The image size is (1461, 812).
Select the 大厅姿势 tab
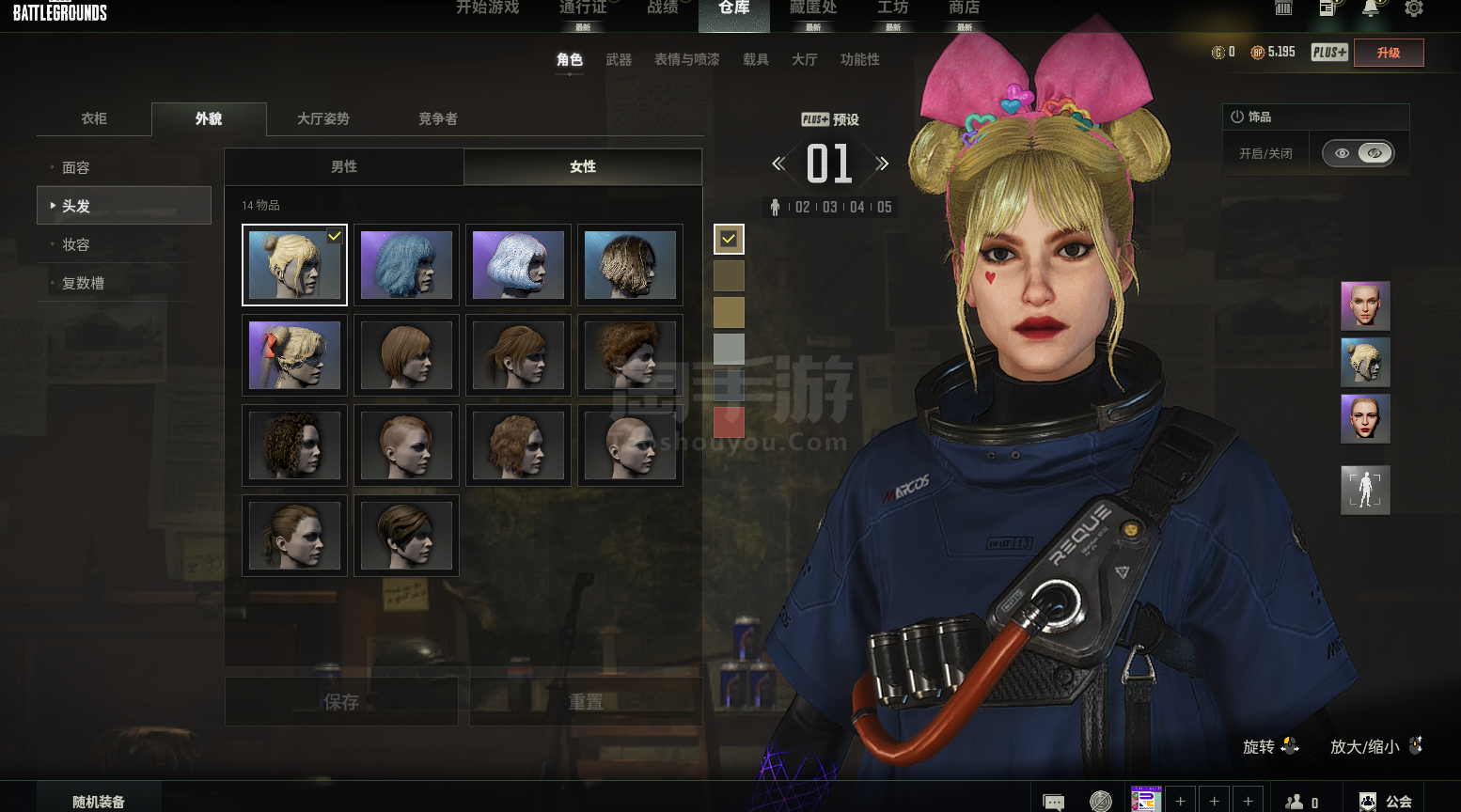(322, 118)
